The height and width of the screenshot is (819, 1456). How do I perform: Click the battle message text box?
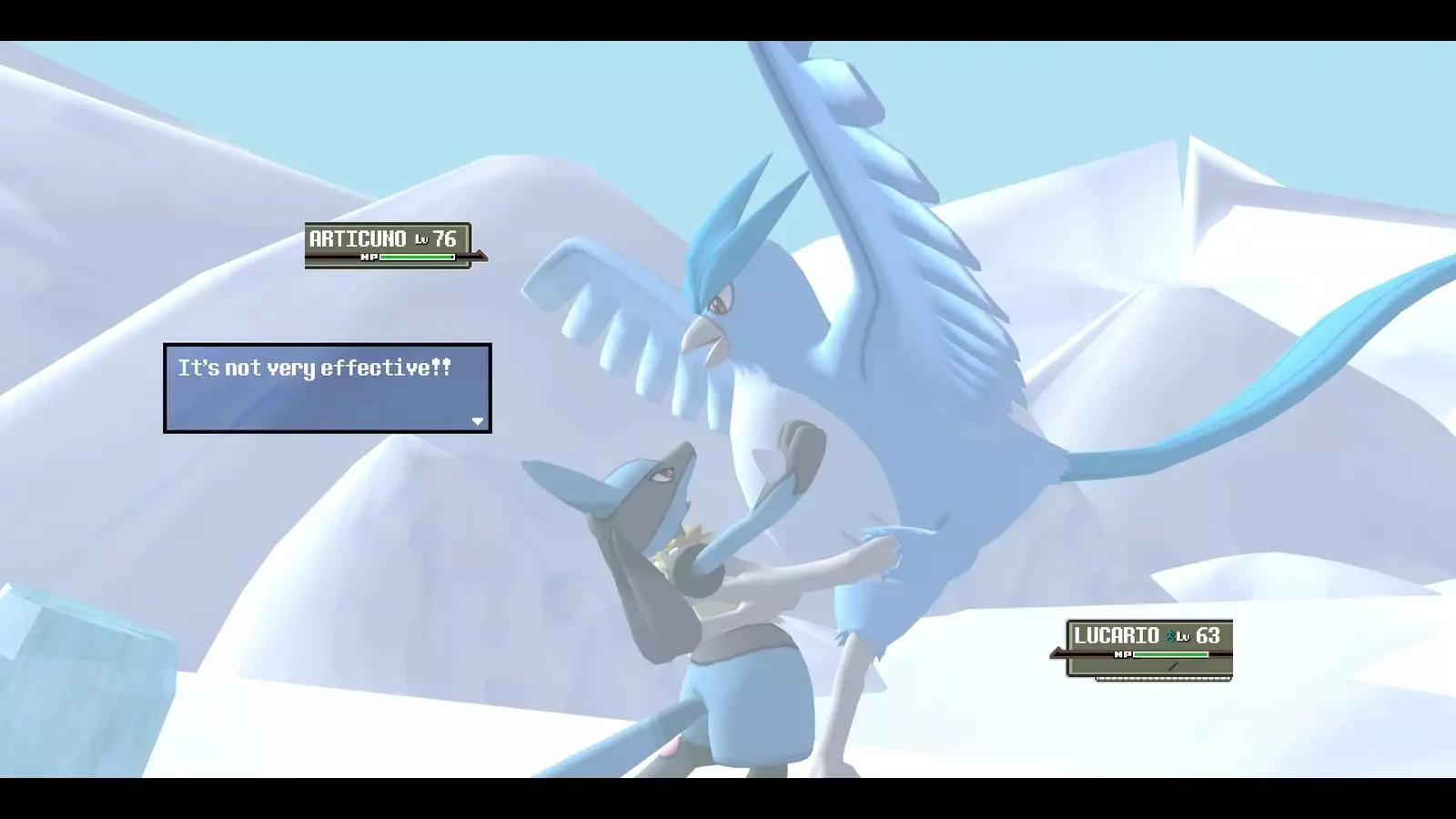327,388
